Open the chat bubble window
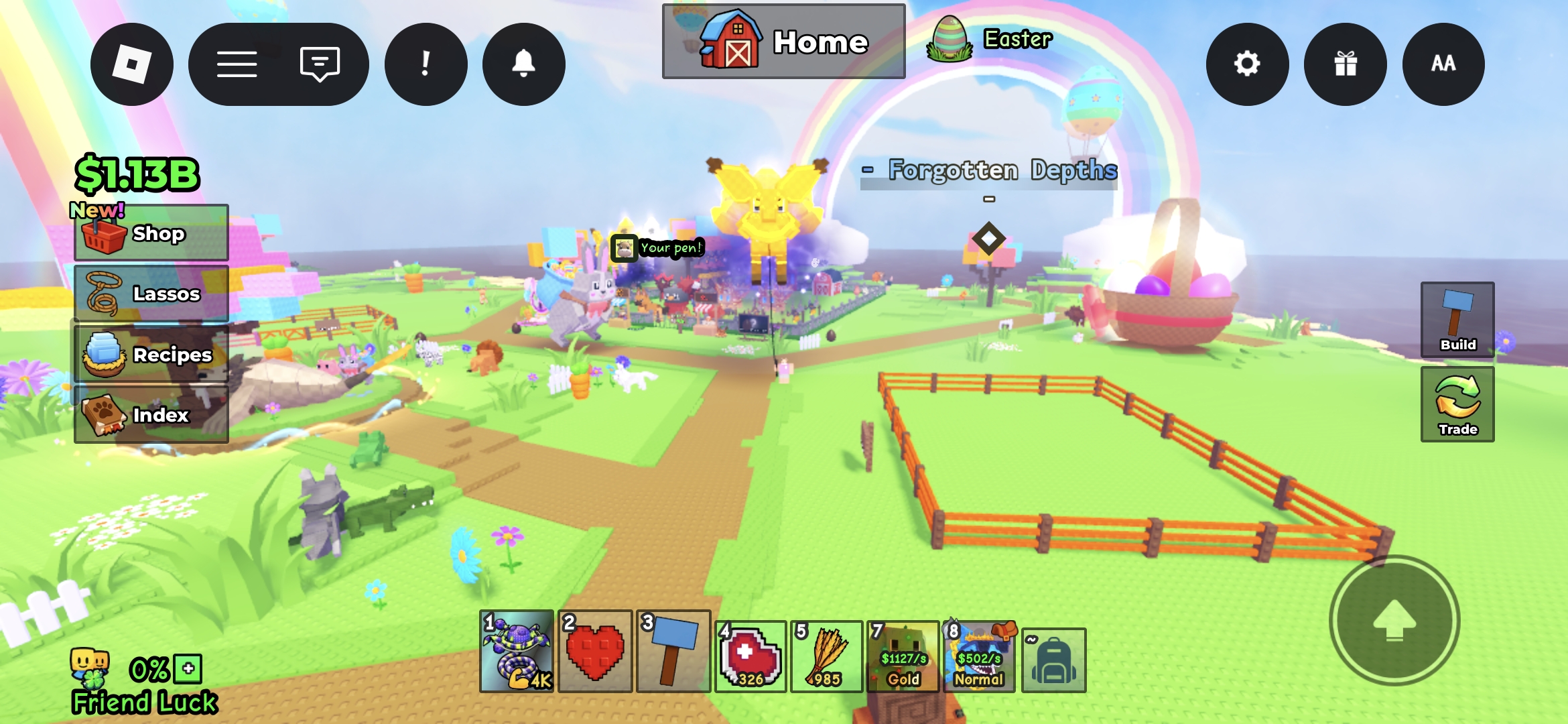Image resolution: width=1568 pixels, height=724 pixels. (x=320, y=64)
